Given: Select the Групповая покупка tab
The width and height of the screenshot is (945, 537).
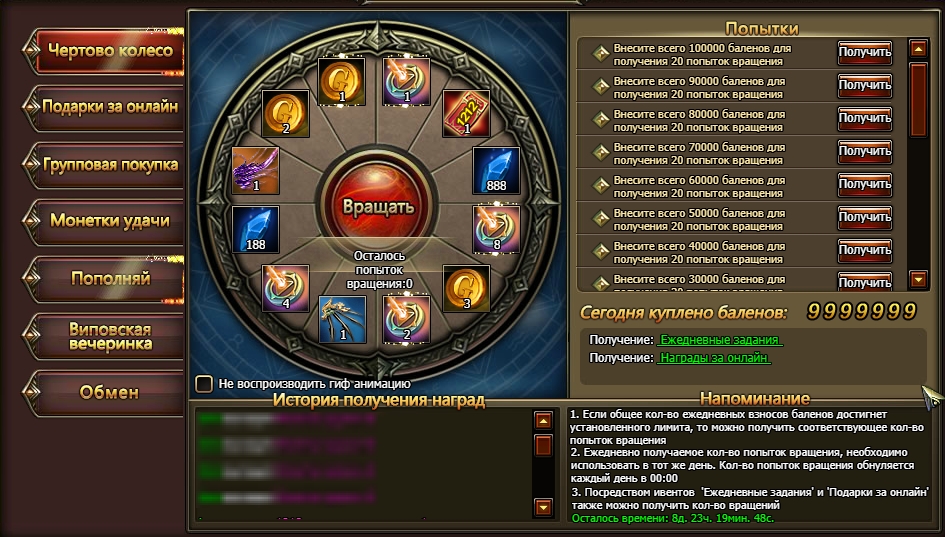Looking at the screenshot, I should tap(109, 163).
